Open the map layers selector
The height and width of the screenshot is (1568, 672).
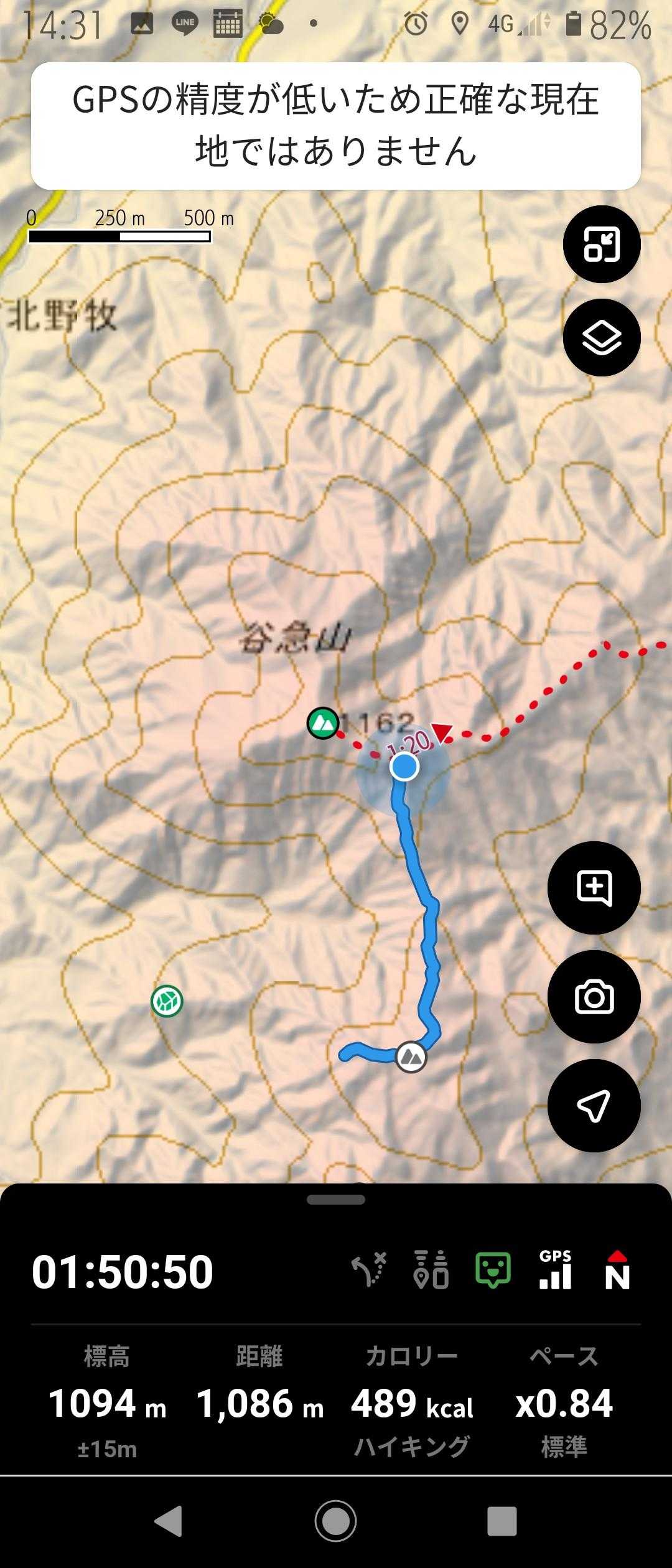[601, 337]
